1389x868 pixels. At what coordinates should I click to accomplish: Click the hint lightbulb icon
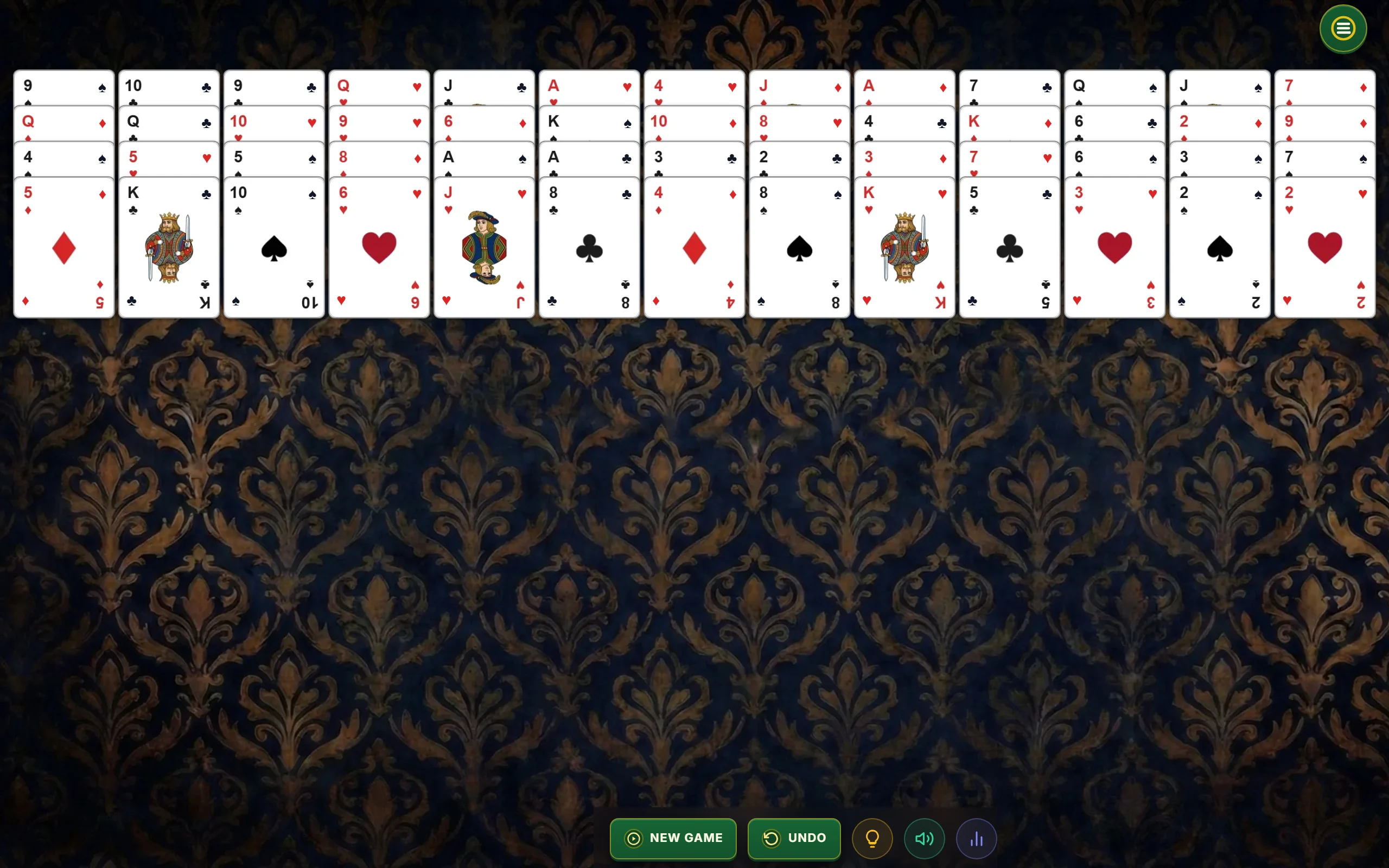pos(872,838)
